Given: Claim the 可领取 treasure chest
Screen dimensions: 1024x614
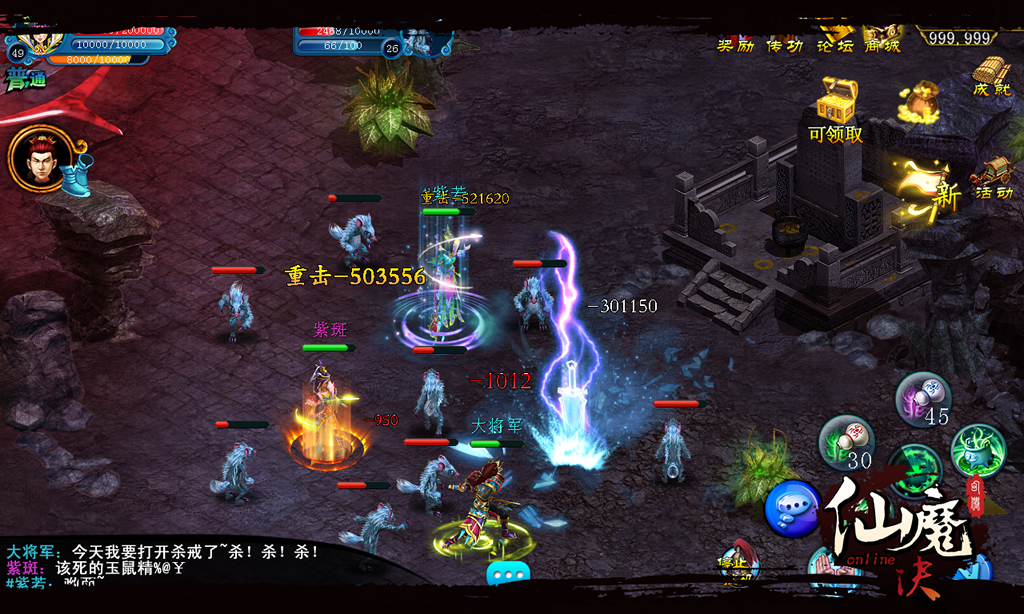Looking at the screenshot, I should point(836,106).
